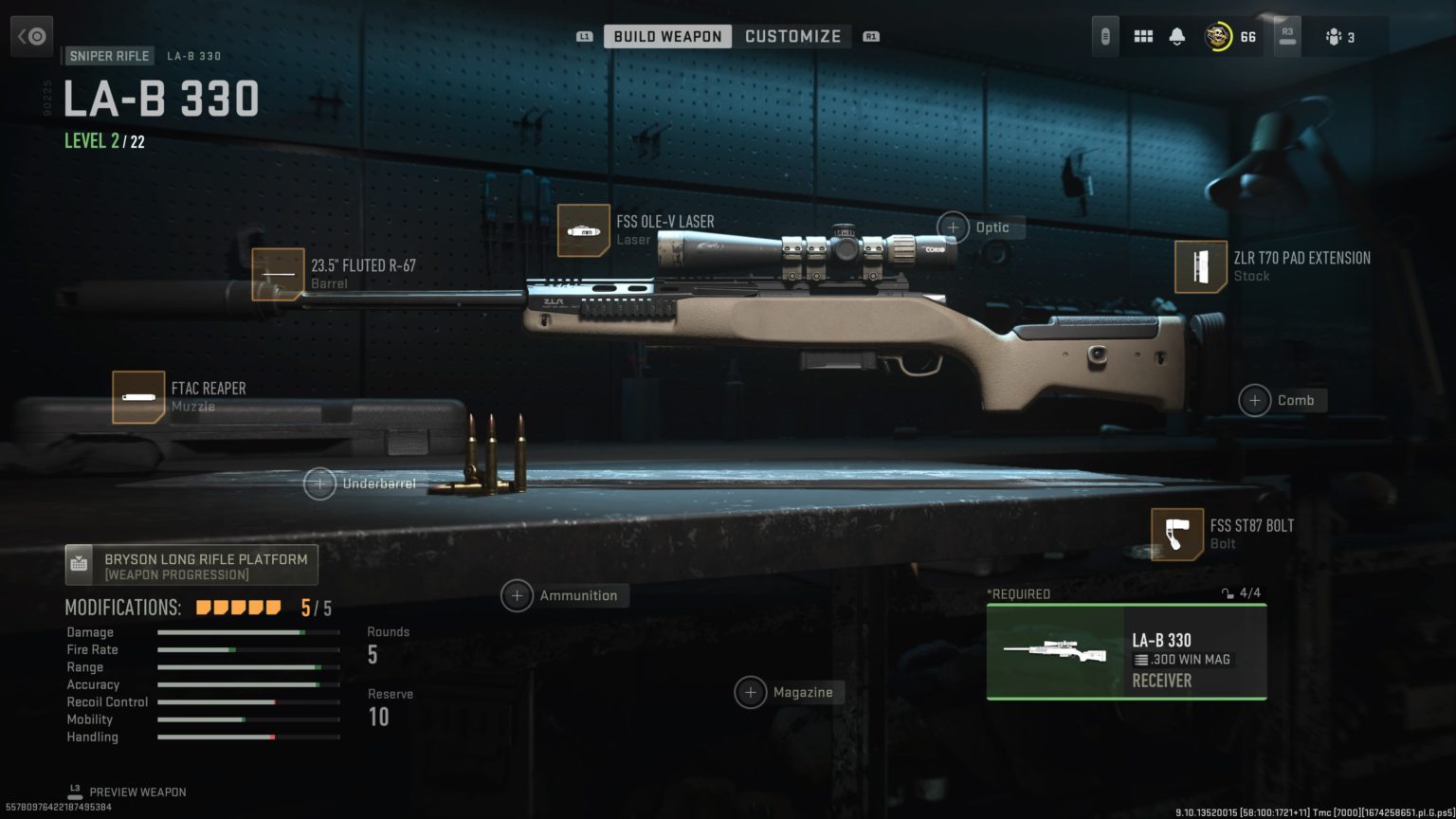Select the ZLR T70 Pad Extension stock icon

coord(1200,266)
